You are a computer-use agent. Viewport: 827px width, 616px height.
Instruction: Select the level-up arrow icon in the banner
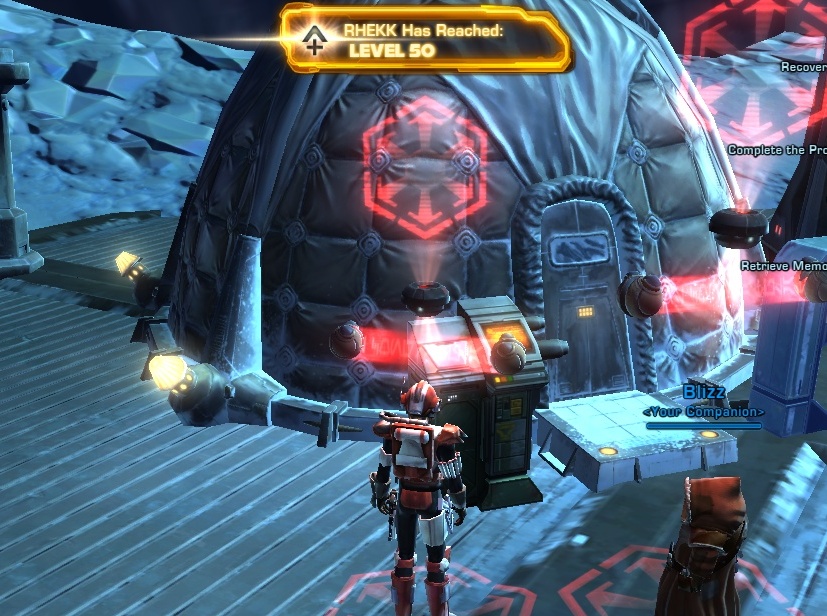pyautogui.click(x=315, y=40)
